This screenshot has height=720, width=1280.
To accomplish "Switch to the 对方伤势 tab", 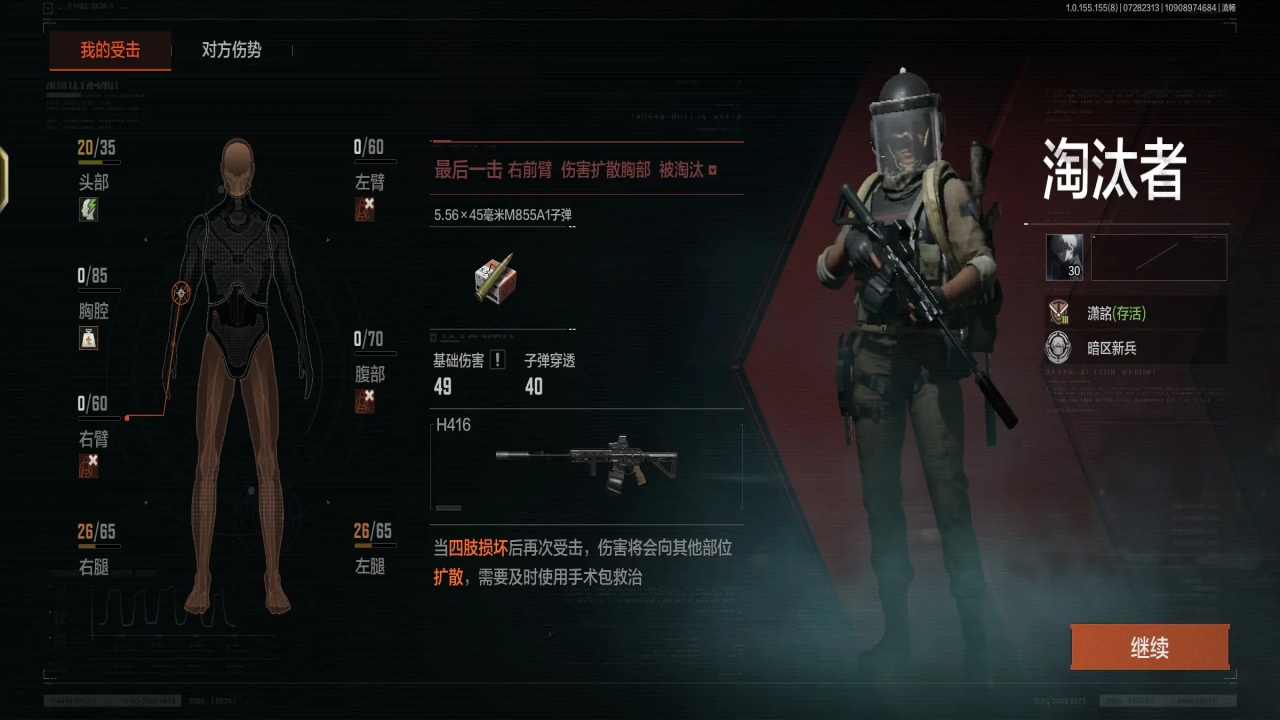I will (231, 50).
